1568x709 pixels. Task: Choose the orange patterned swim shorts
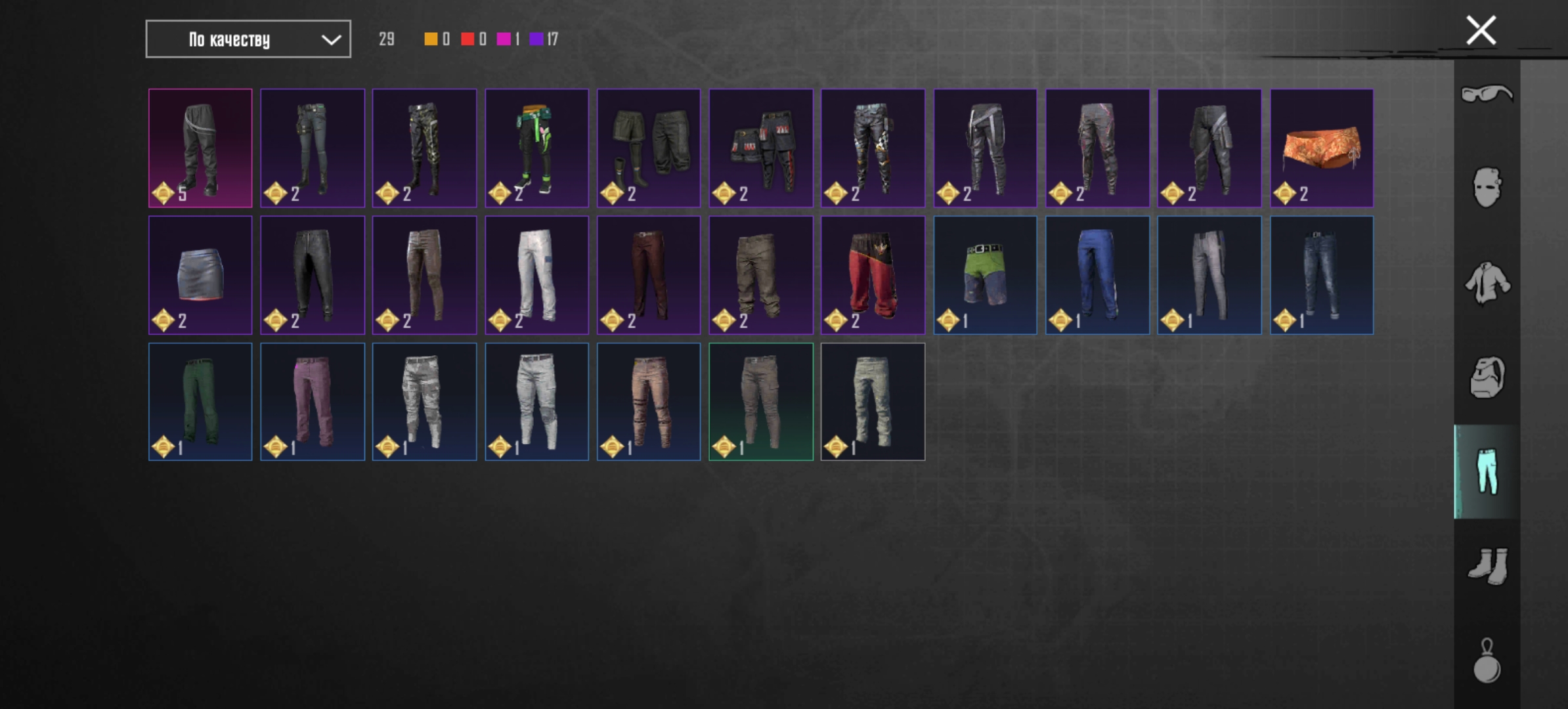1321,148
